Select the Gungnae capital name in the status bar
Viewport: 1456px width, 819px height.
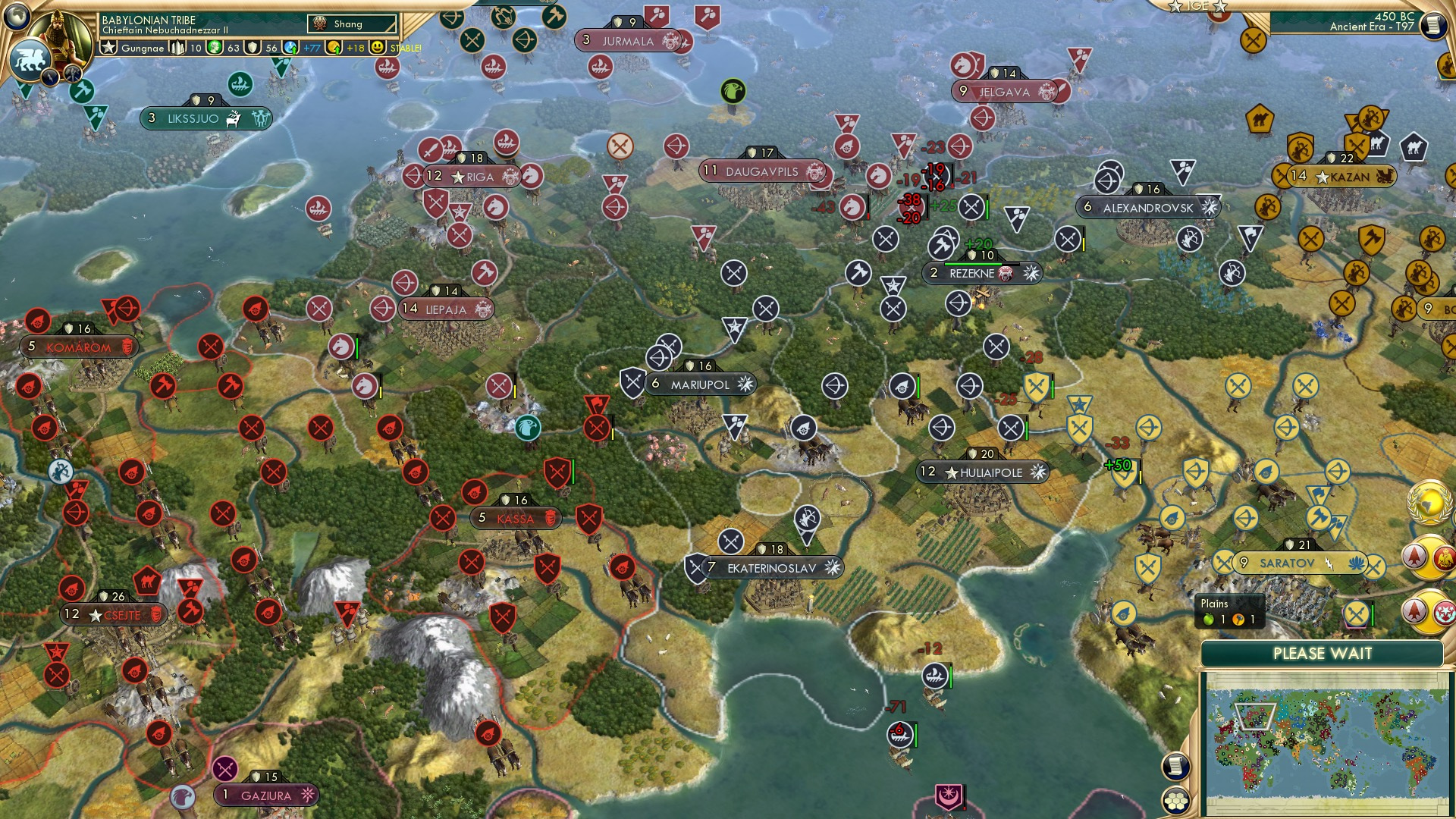(143, 48)
